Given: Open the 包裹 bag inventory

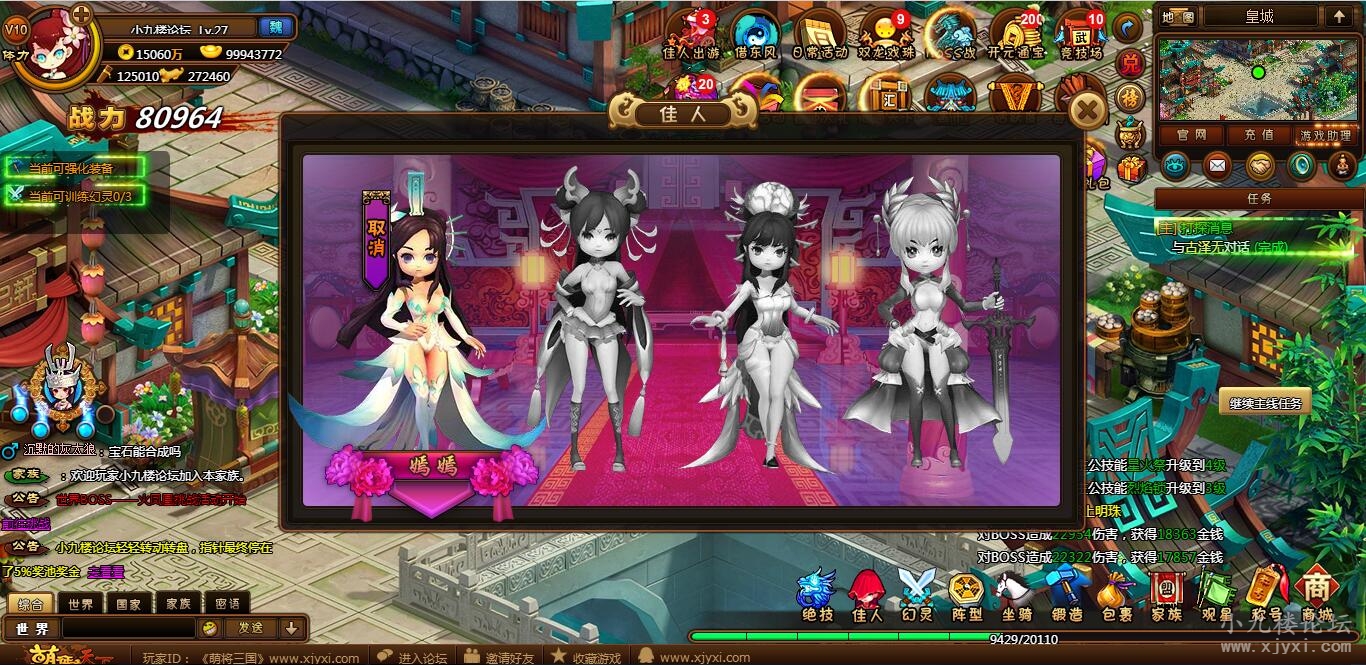Looking at the screenshot, I should [1115, 596].
